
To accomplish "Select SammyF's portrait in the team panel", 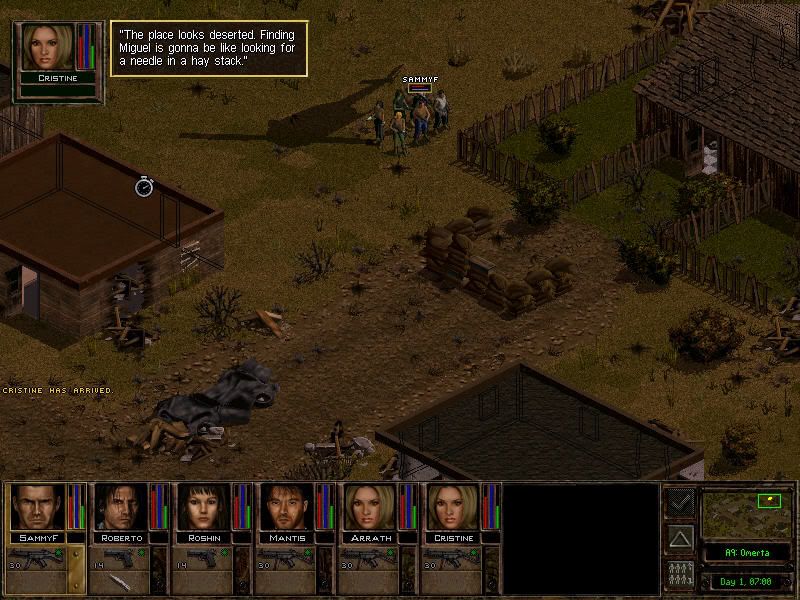I will [38, 506].
